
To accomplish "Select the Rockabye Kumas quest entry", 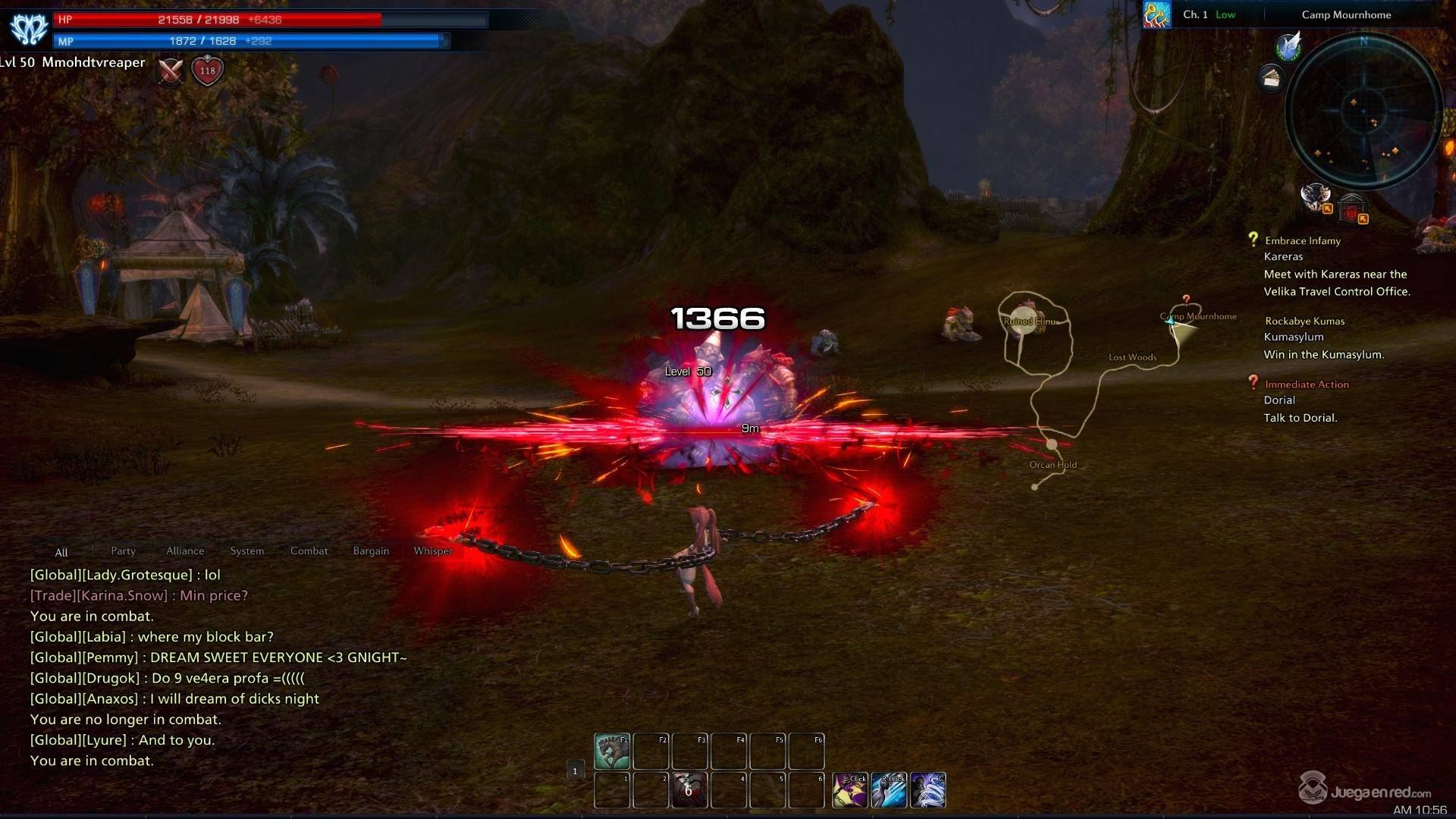I will coord(1304,322).
